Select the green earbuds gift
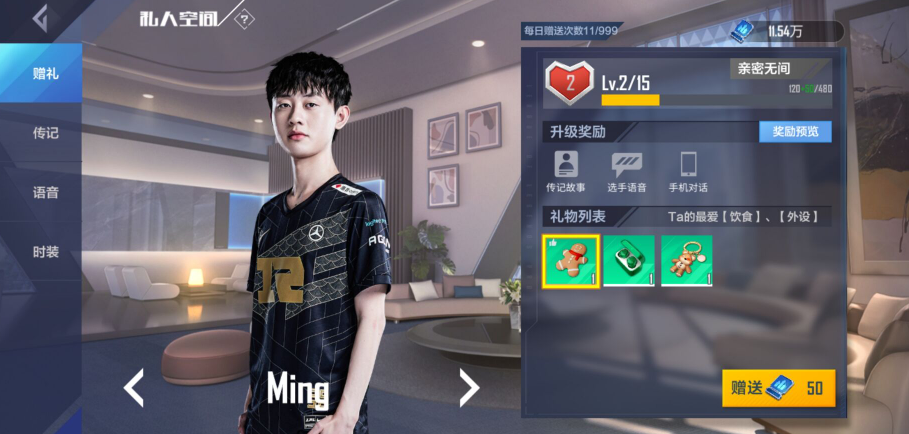Screen dimensions: 909x434 [x=629, y=261]
